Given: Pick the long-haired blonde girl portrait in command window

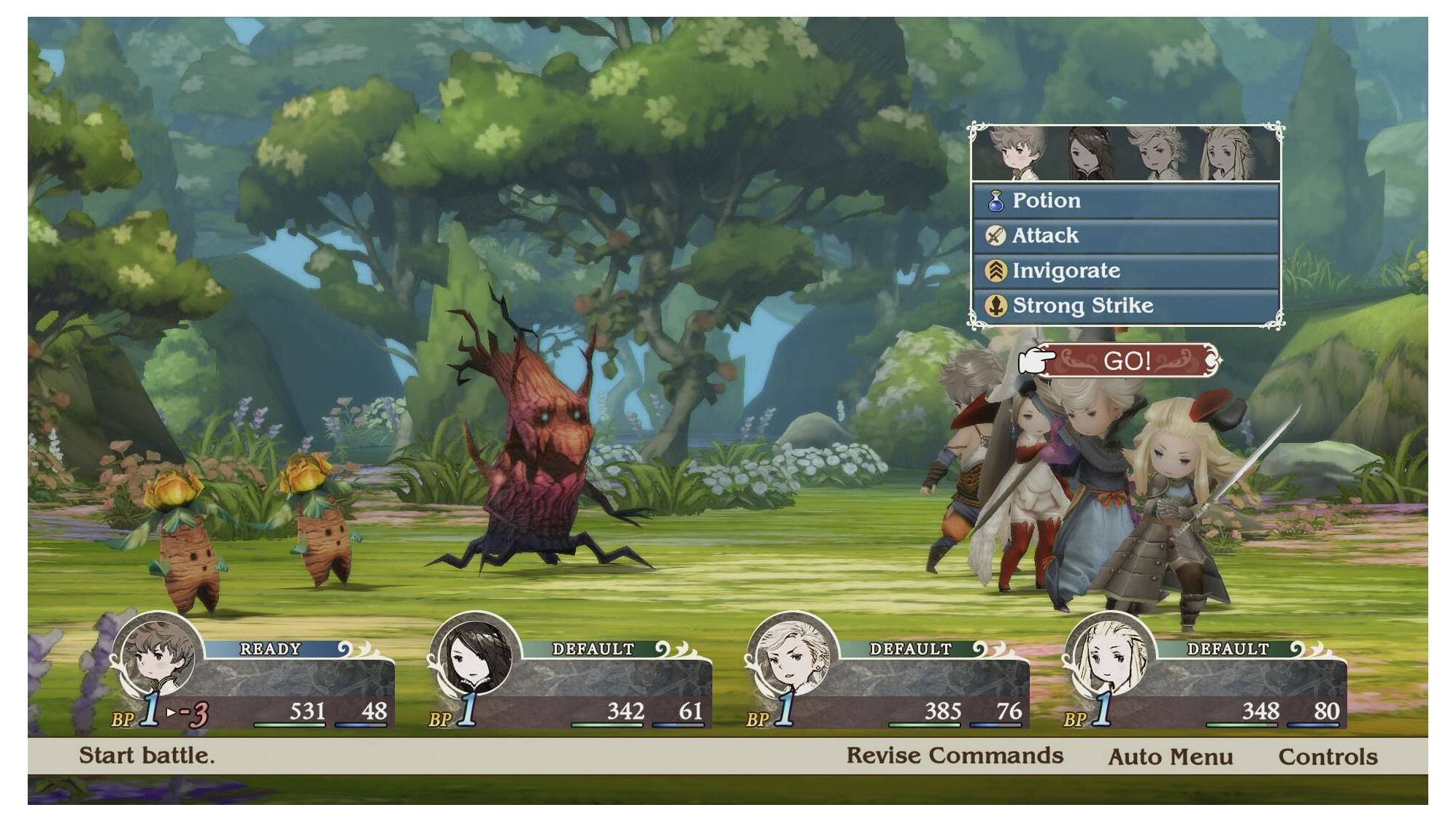Looking at the screenshot, I should [x=1227, y=154].
